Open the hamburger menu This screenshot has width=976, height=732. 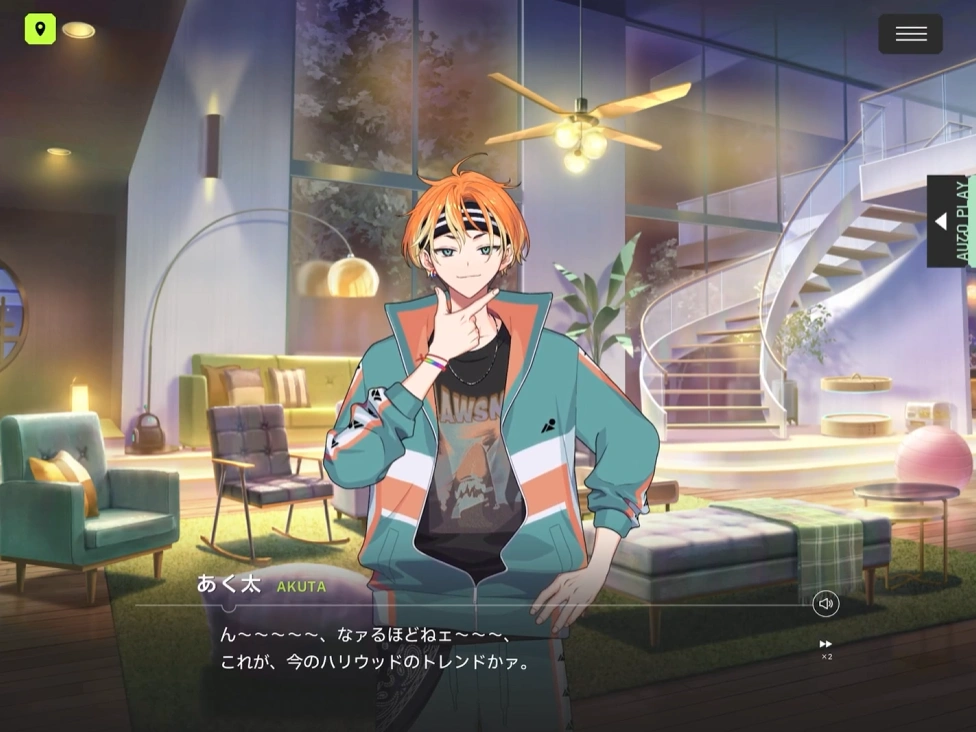(x=910, y=34)
